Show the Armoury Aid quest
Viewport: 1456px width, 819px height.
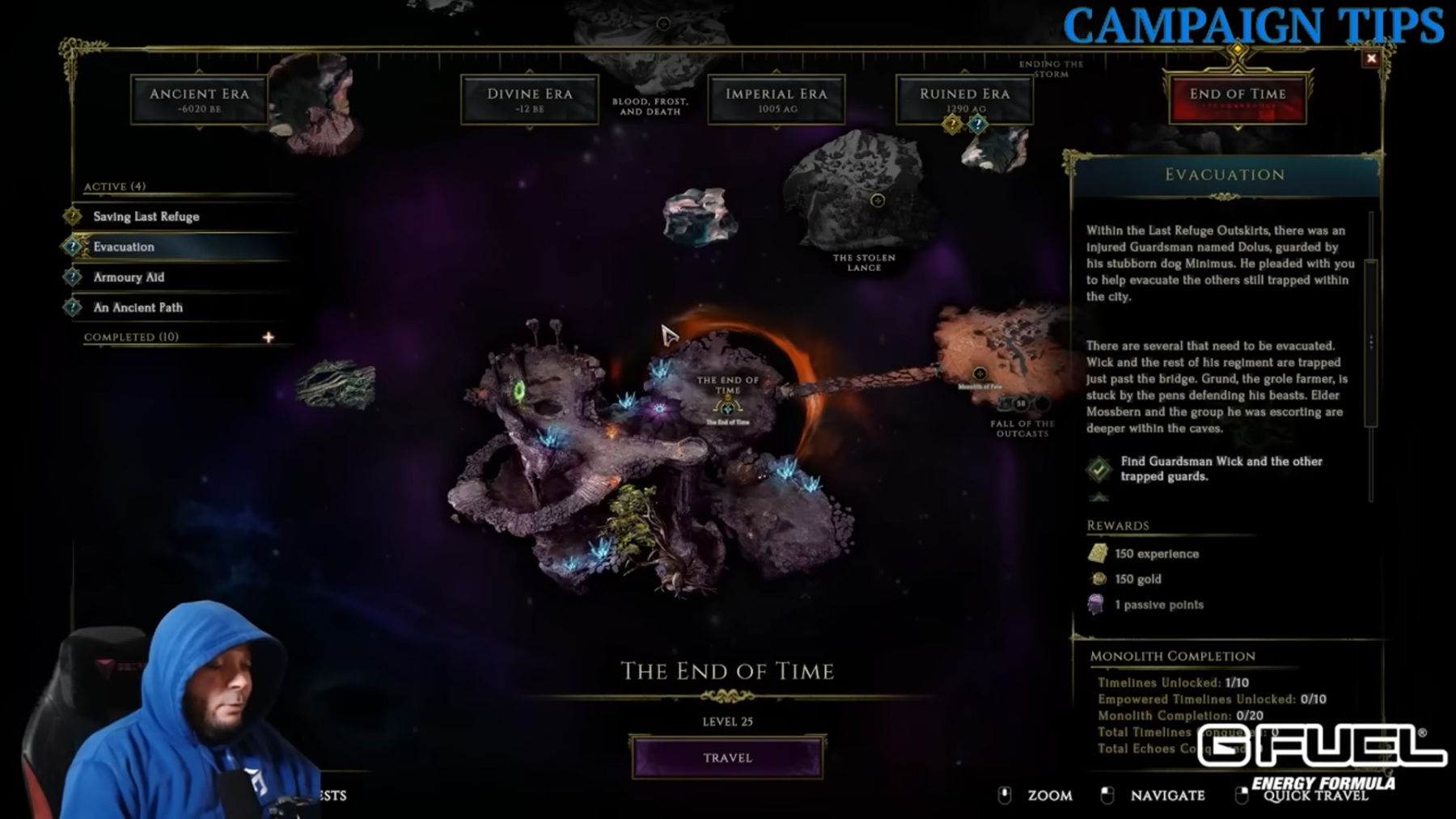pos(129,277)
